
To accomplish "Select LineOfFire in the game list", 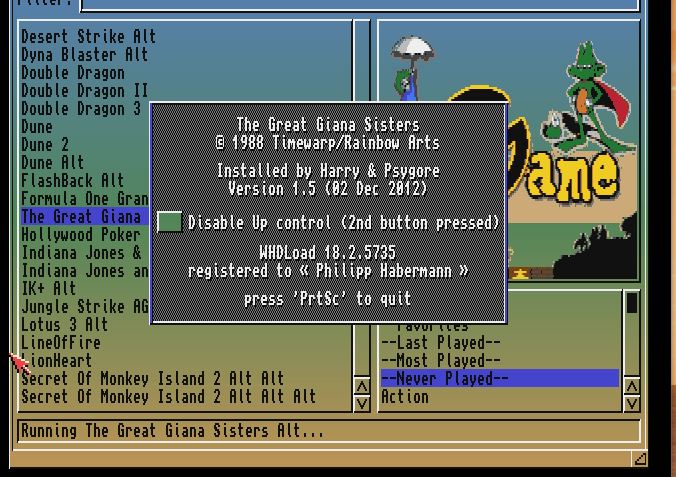I will (x=61, y=343).
